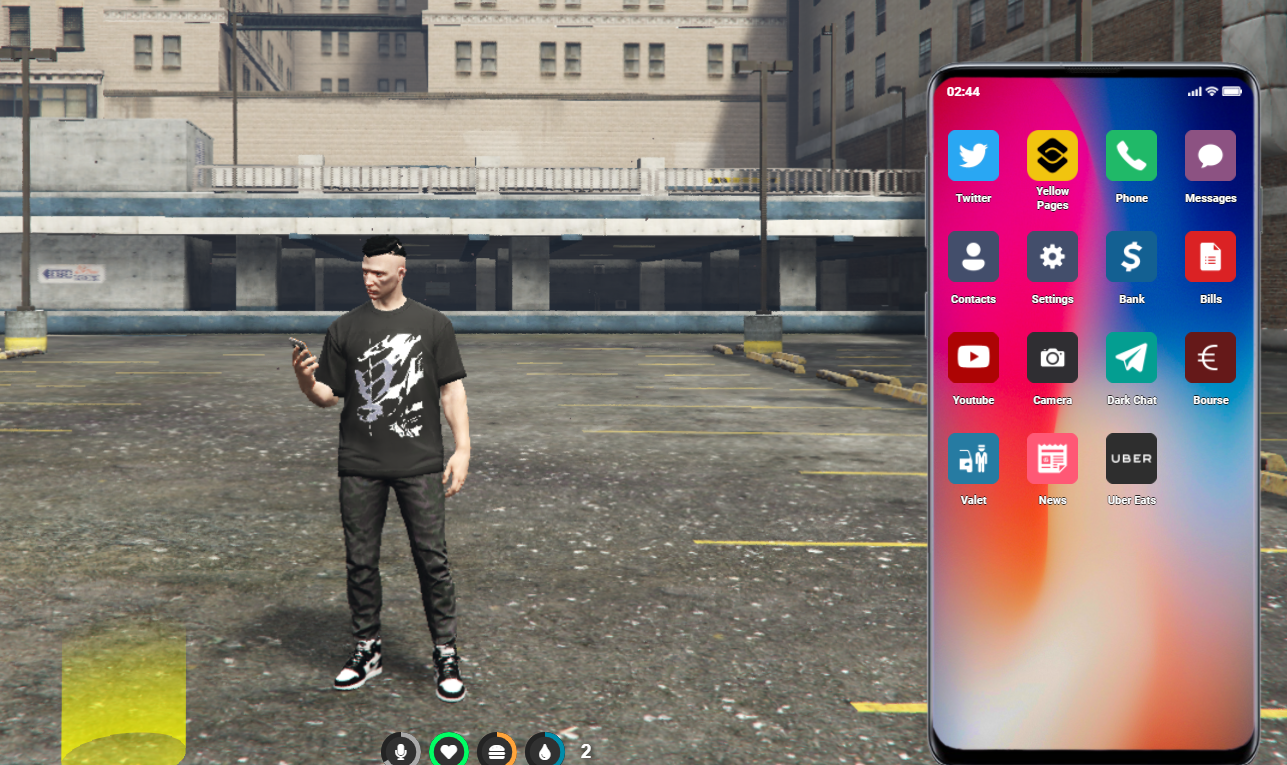Open the Bourse stock app
The image size is (1287, 765).
tap(1210, 357)
